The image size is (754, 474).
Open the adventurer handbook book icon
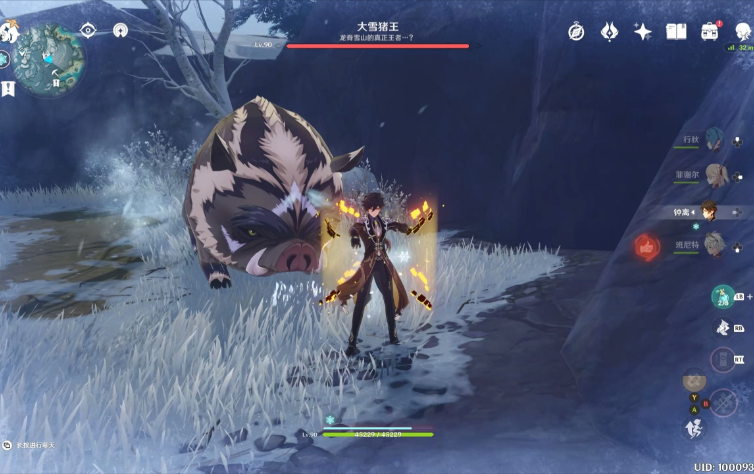[676, 32]
